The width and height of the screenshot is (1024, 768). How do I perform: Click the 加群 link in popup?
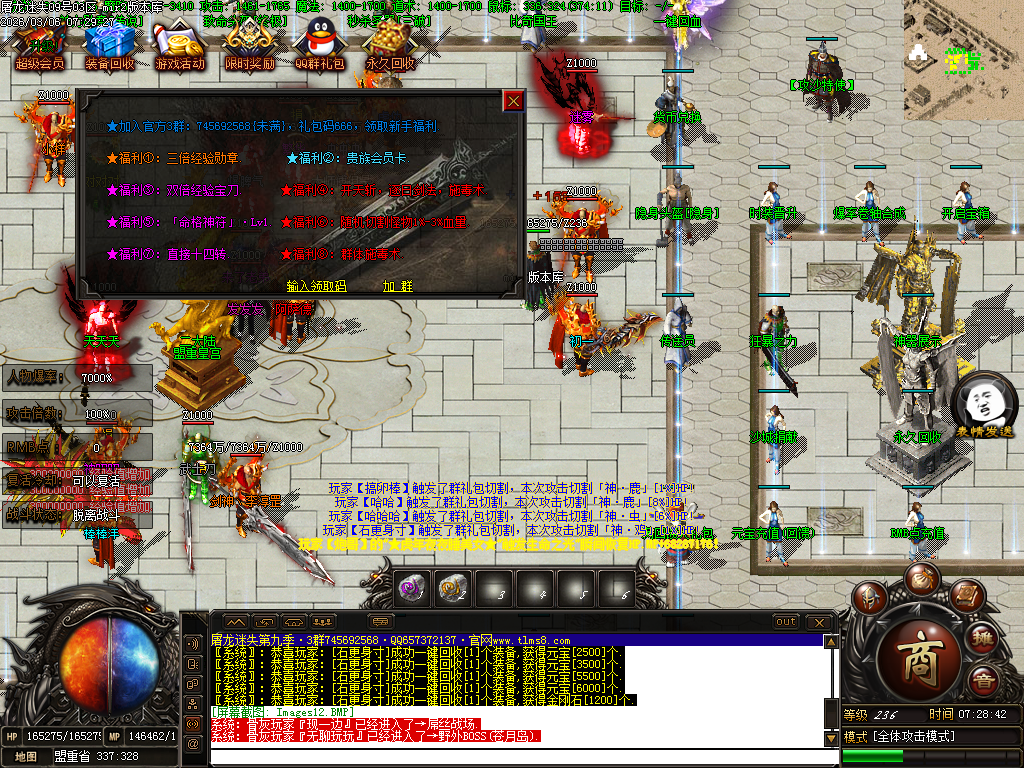(x=397, y=286)
